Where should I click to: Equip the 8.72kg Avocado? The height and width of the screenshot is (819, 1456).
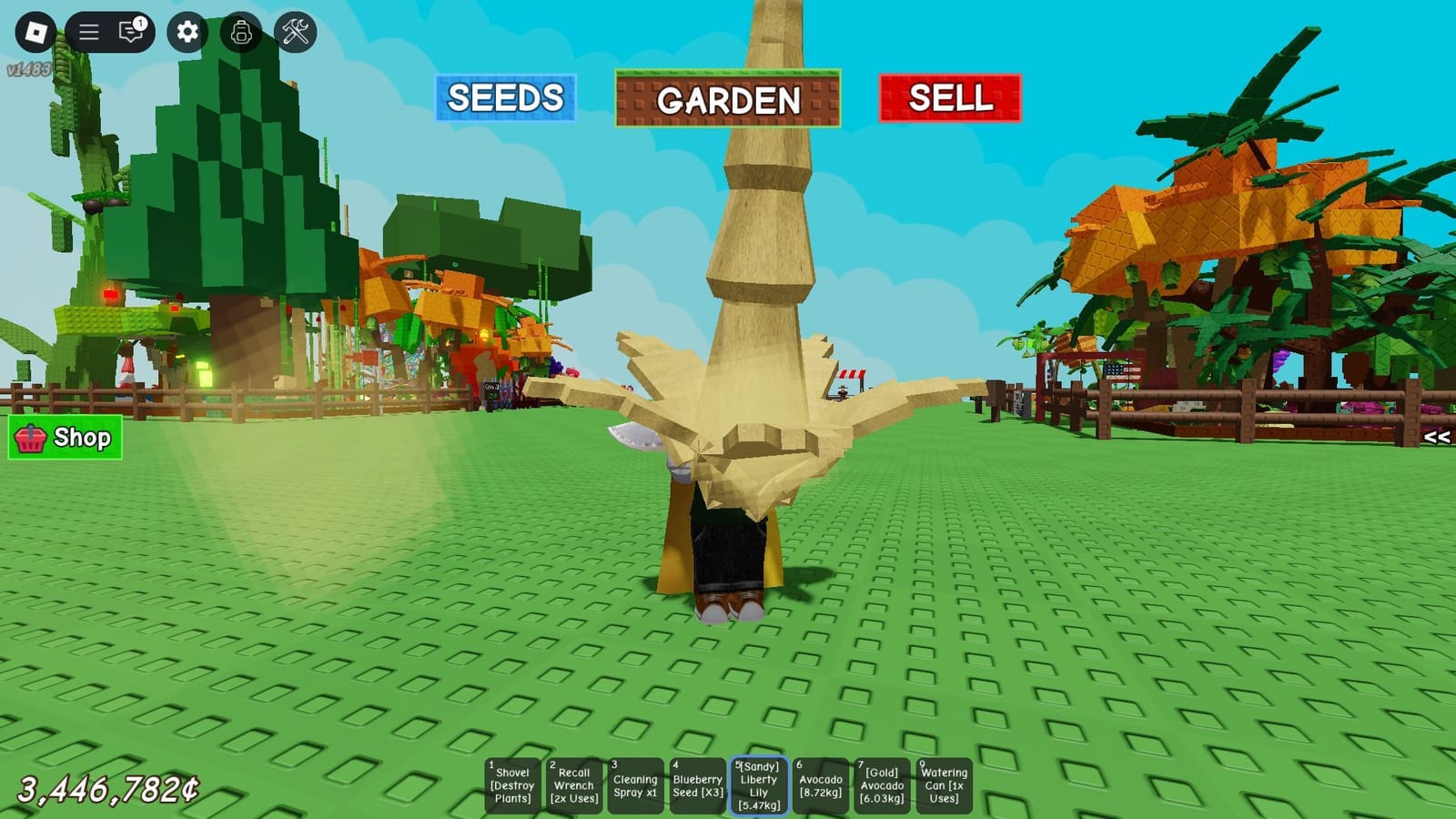pos(819,784)
